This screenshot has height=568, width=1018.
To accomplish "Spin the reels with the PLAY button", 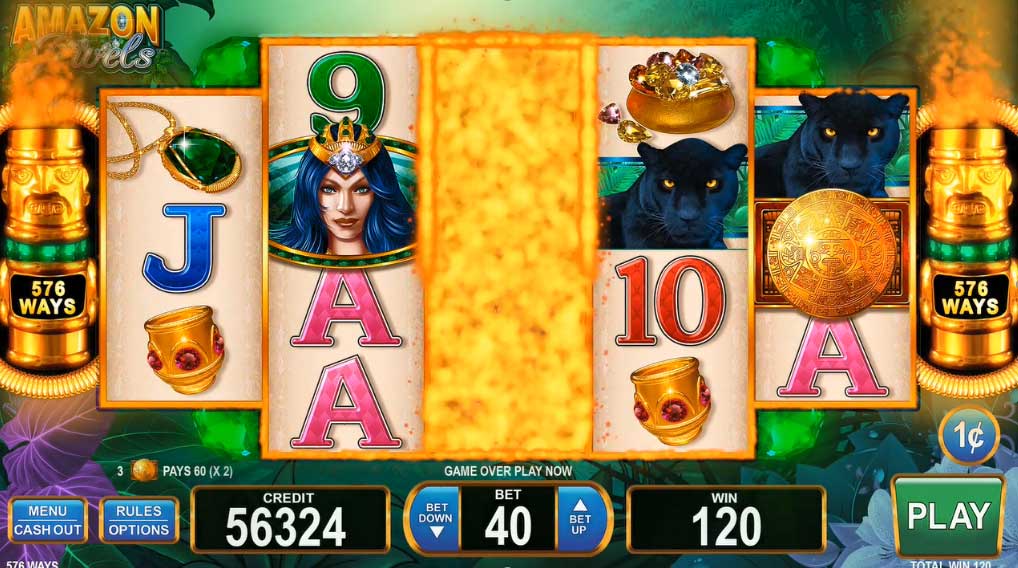I will click(947, 515).
